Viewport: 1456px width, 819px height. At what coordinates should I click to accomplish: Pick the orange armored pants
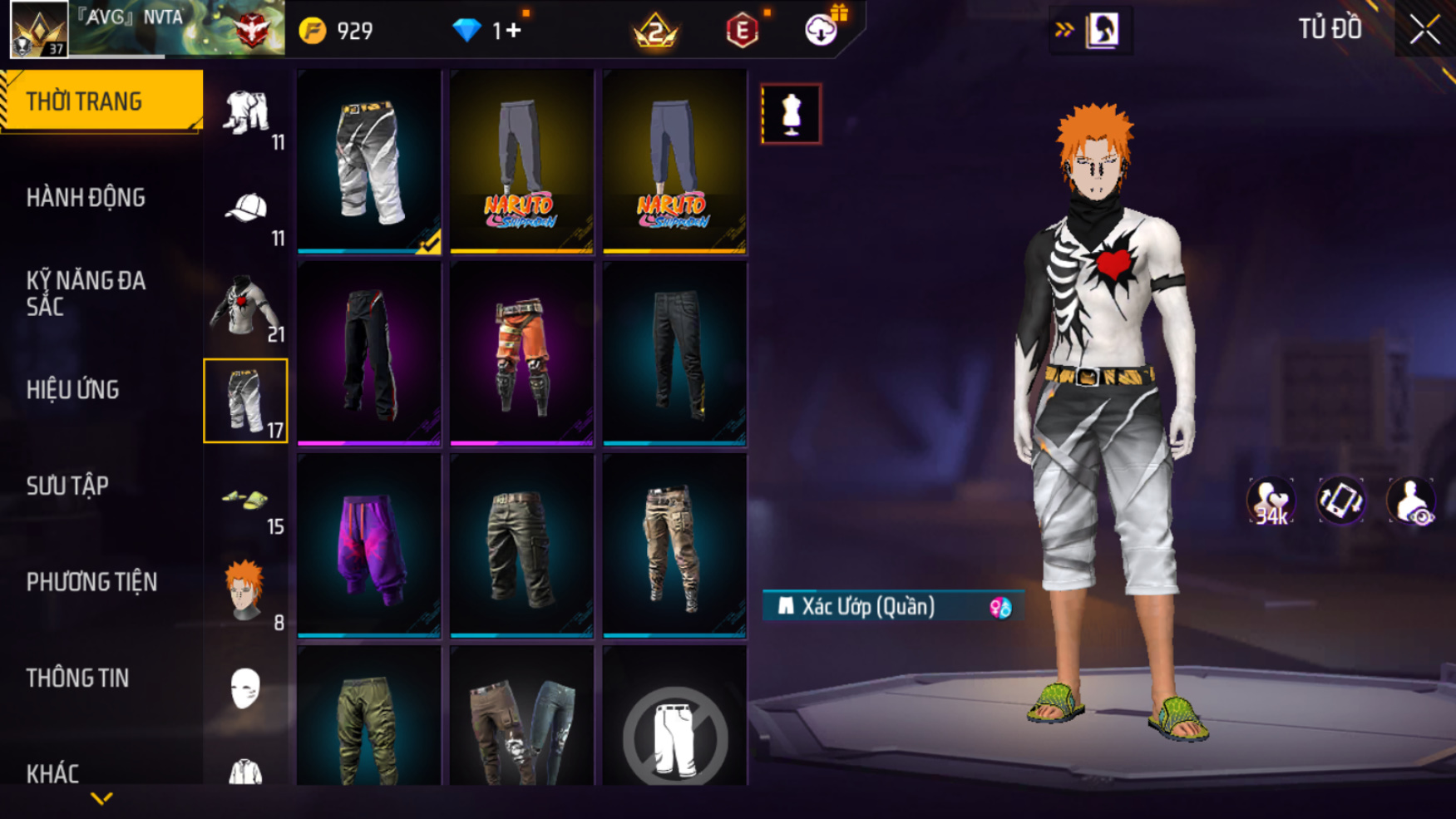tap(521, 354)
